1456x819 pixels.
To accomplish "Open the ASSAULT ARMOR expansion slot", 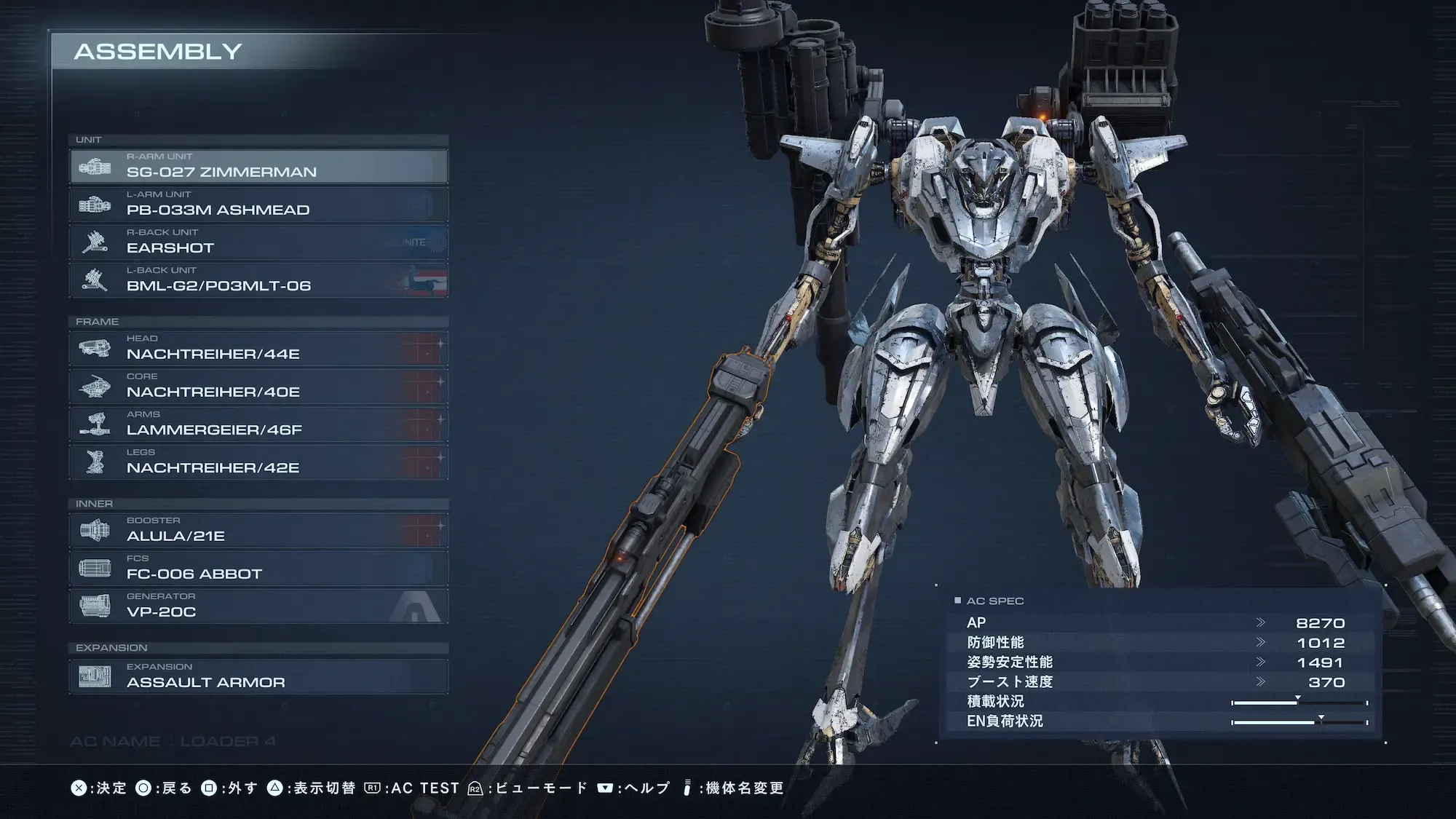I will click(x=258, y=677).
